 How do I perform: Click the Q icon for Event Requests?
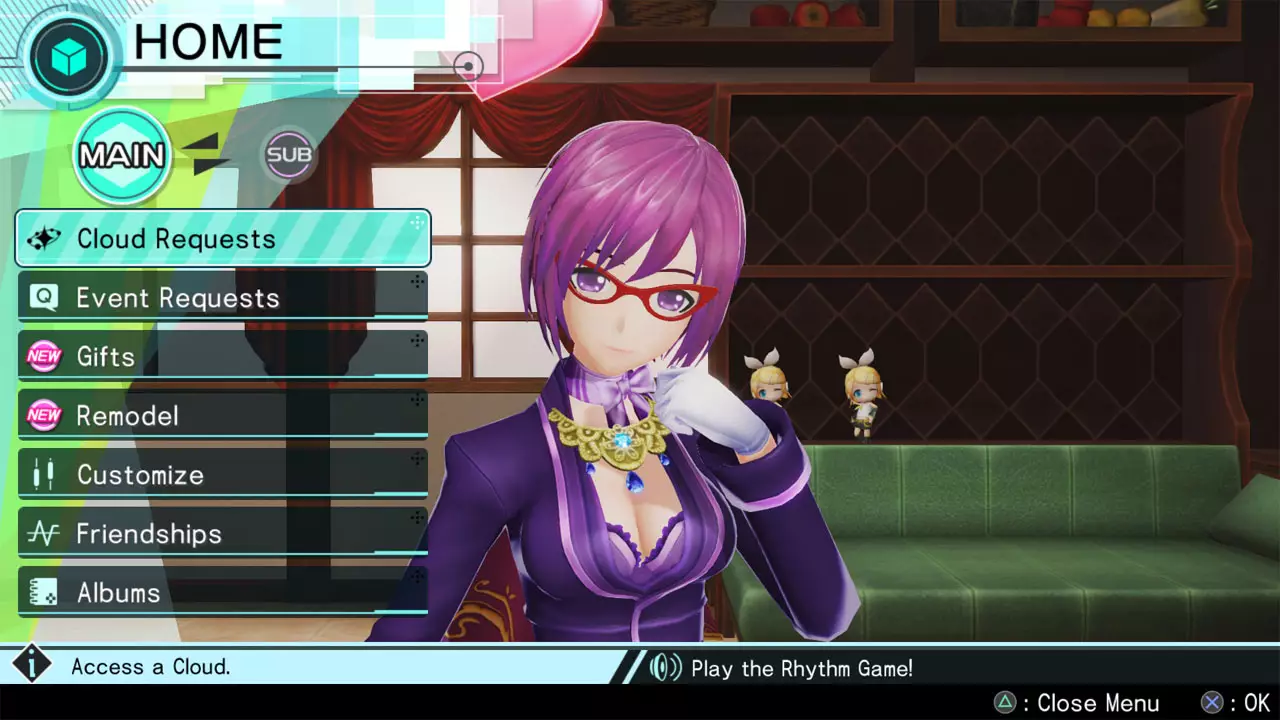point(44,296)
